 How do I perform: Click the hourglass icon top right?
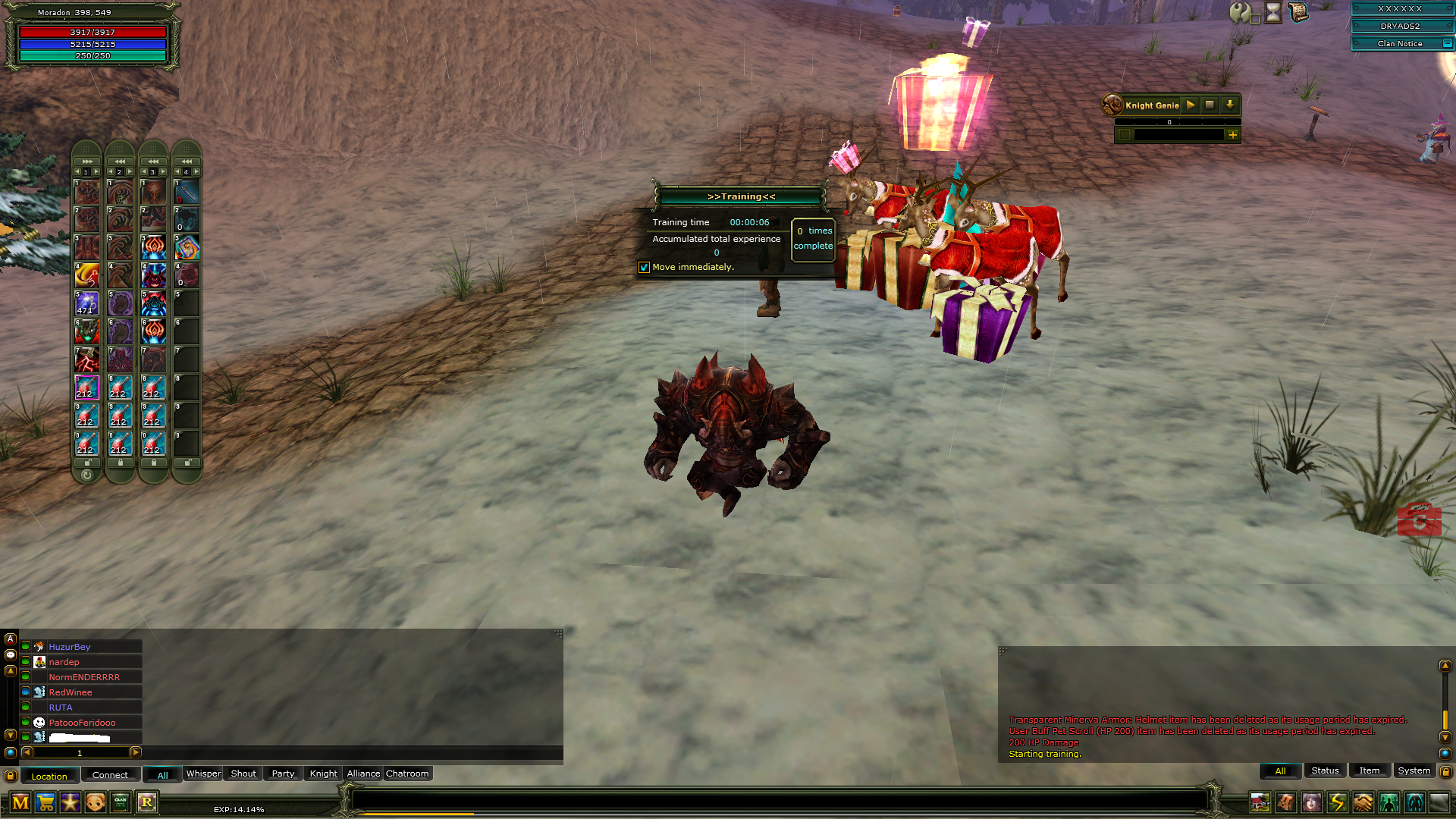(1273, 12)
